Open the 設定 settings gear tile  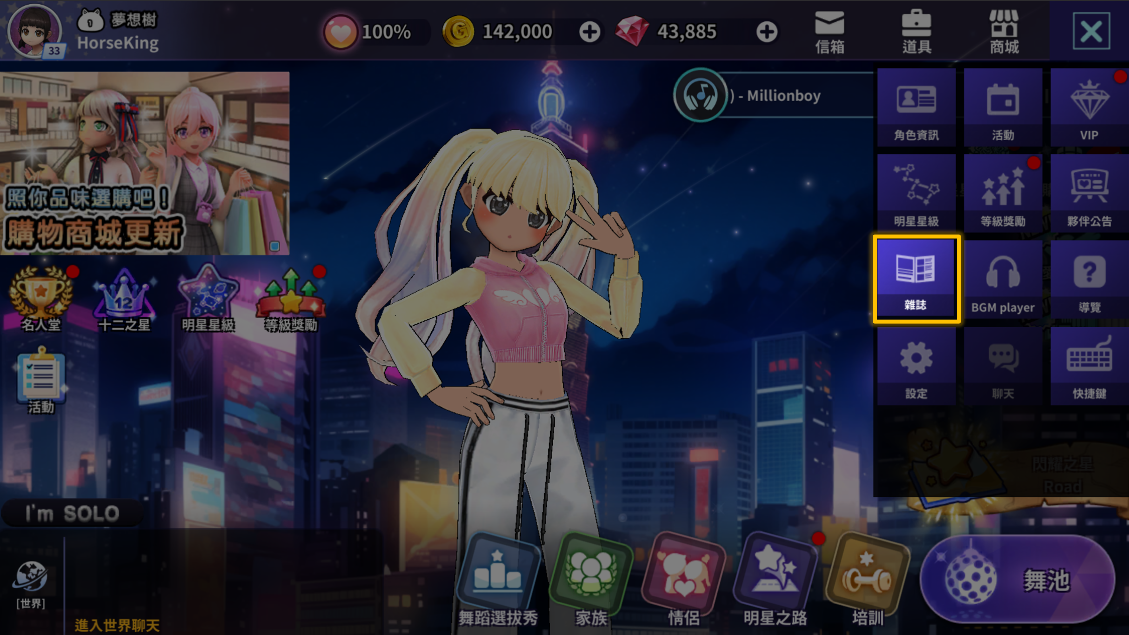tap(916, 365)
